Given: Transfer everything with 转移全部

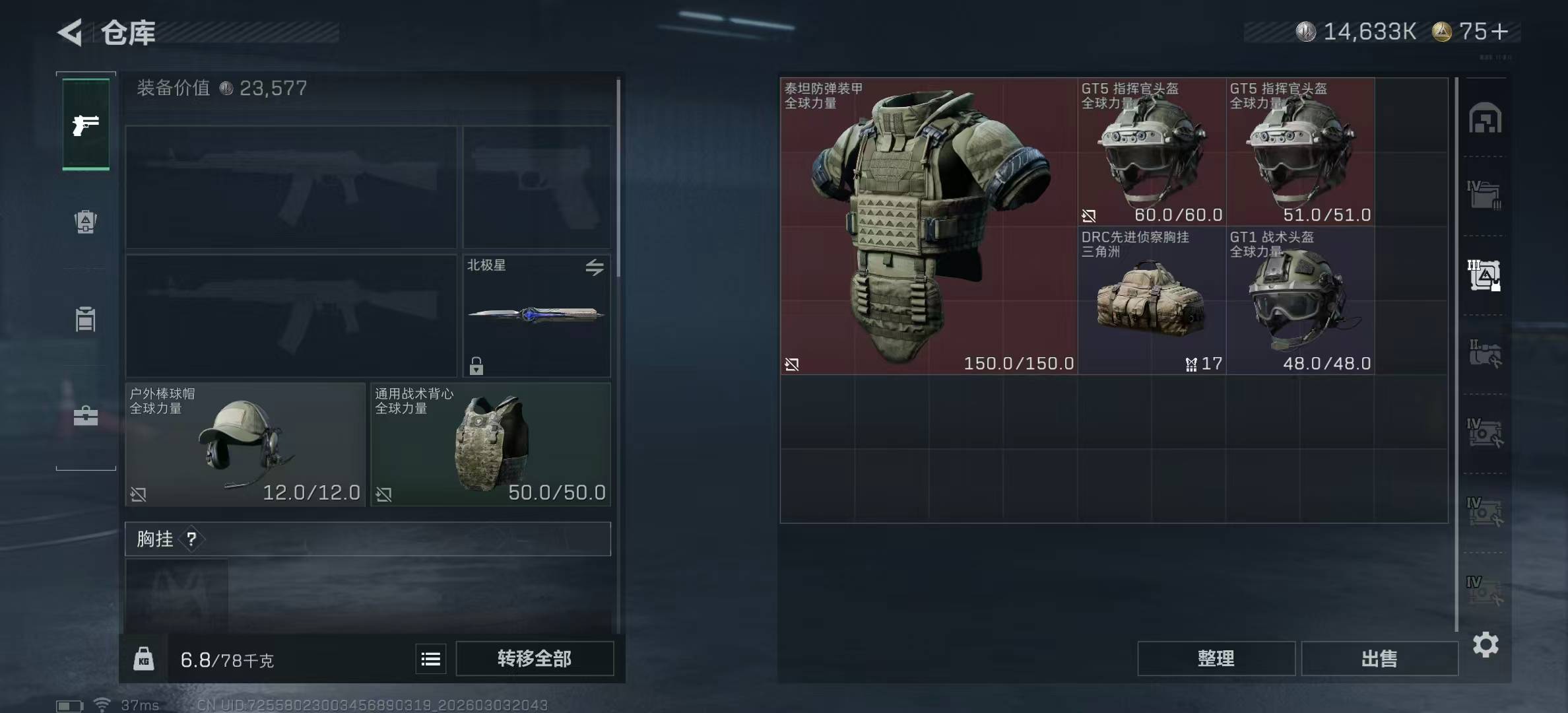Looking at the screenshot, I should pos(535,659).
